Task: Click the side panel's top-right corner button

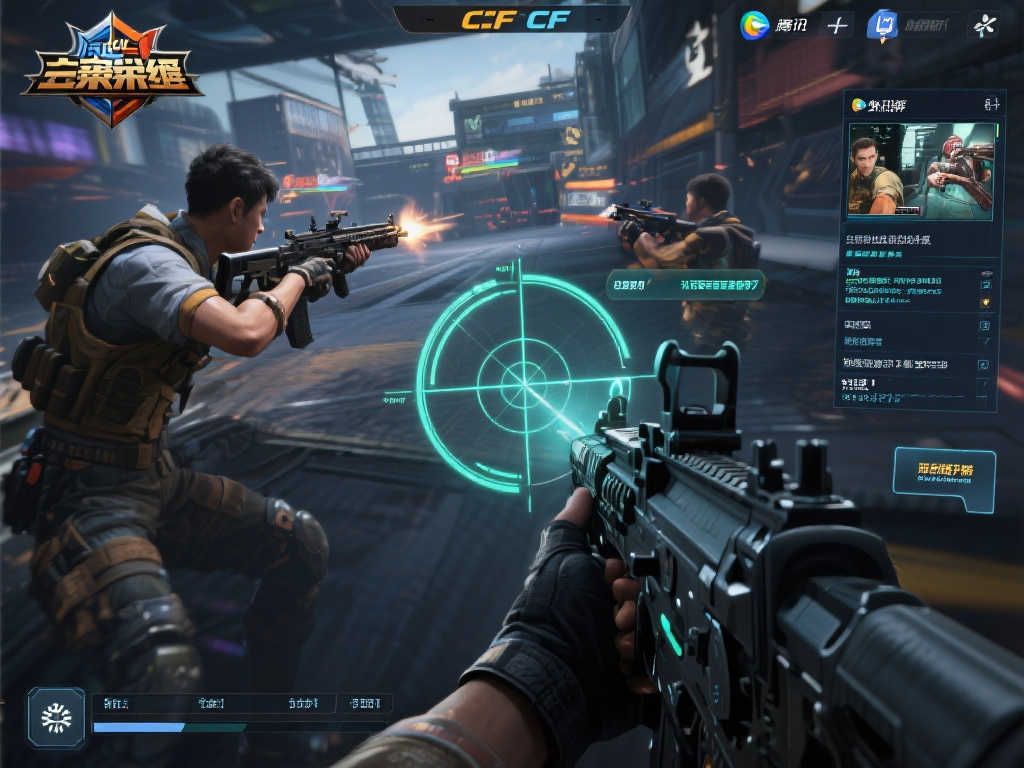Action: [x=991, y=104]
